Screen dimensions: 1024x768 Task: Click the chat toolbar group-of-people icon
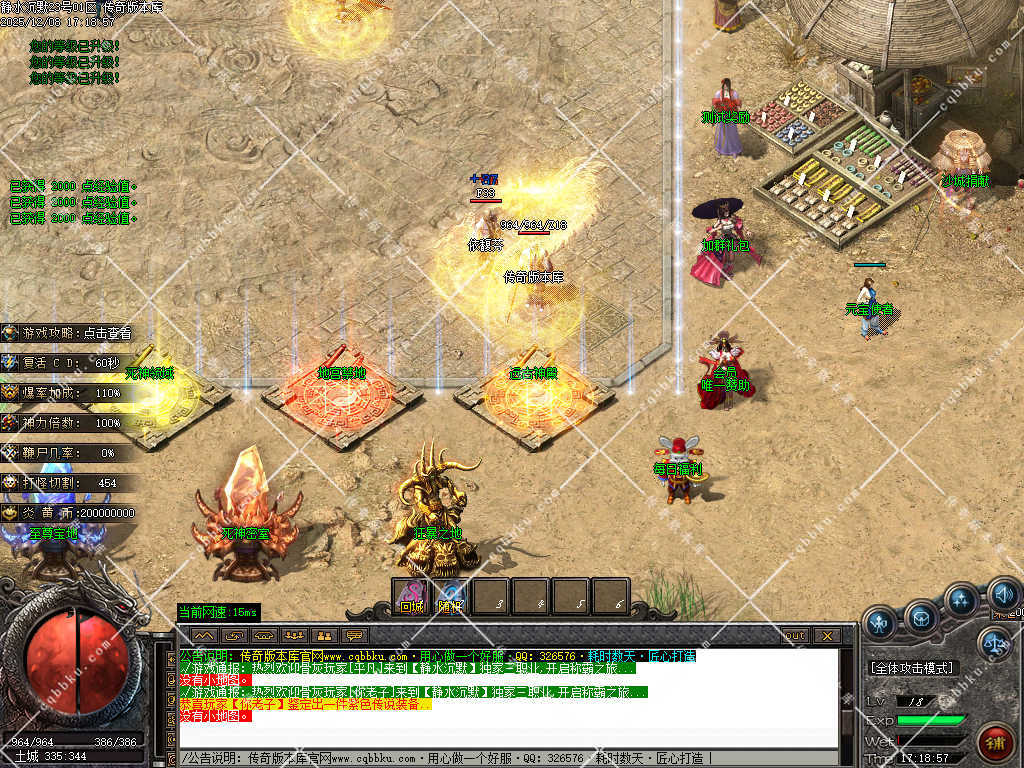(293, 635)
